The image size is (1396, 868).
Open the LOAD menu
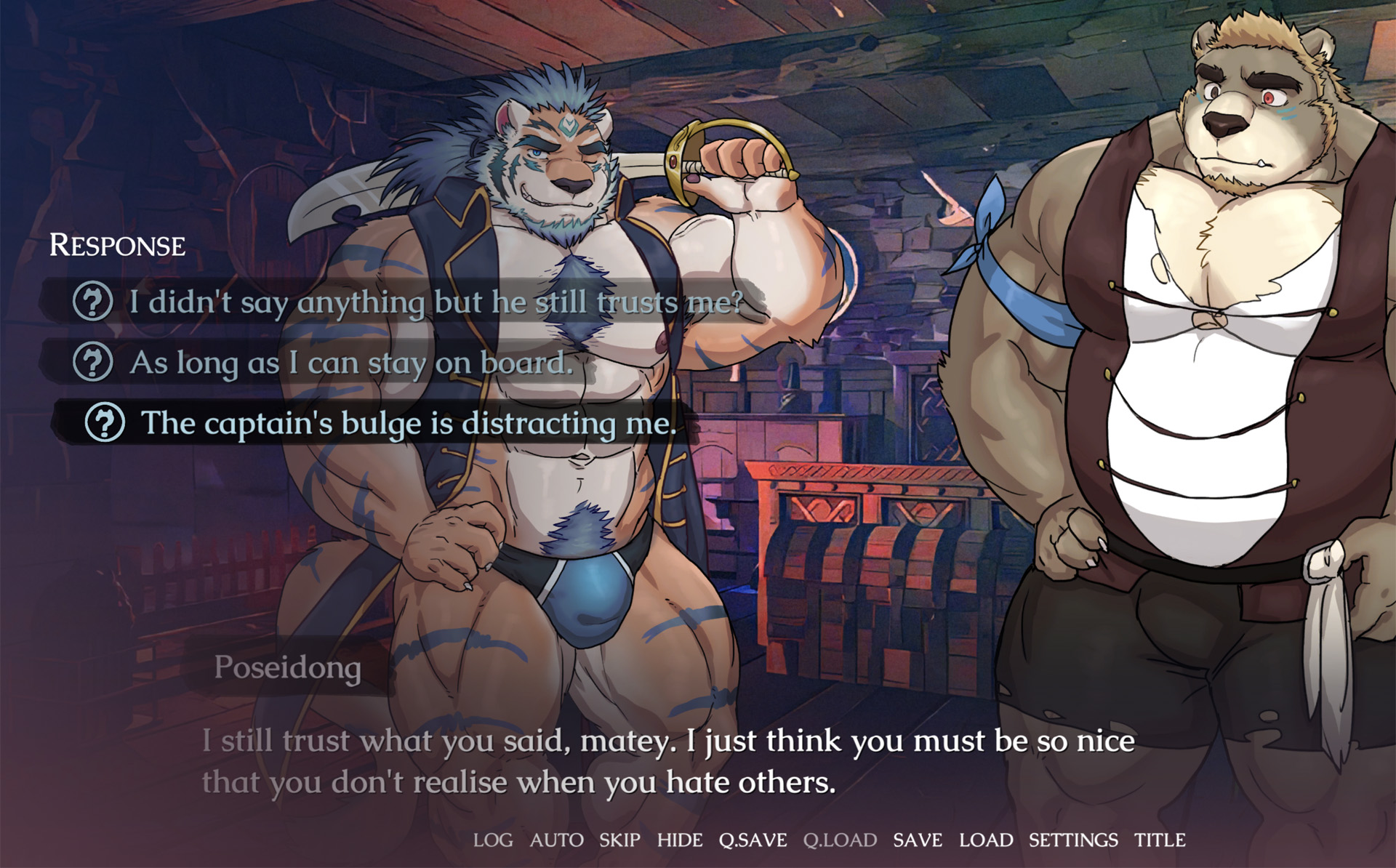[x=986, y=840]
